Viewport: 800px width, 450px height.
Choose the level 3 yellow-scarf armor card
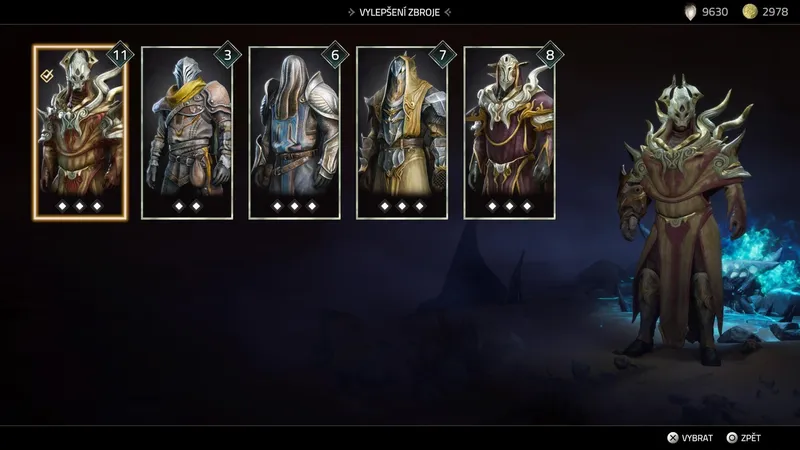click(187, 132)
